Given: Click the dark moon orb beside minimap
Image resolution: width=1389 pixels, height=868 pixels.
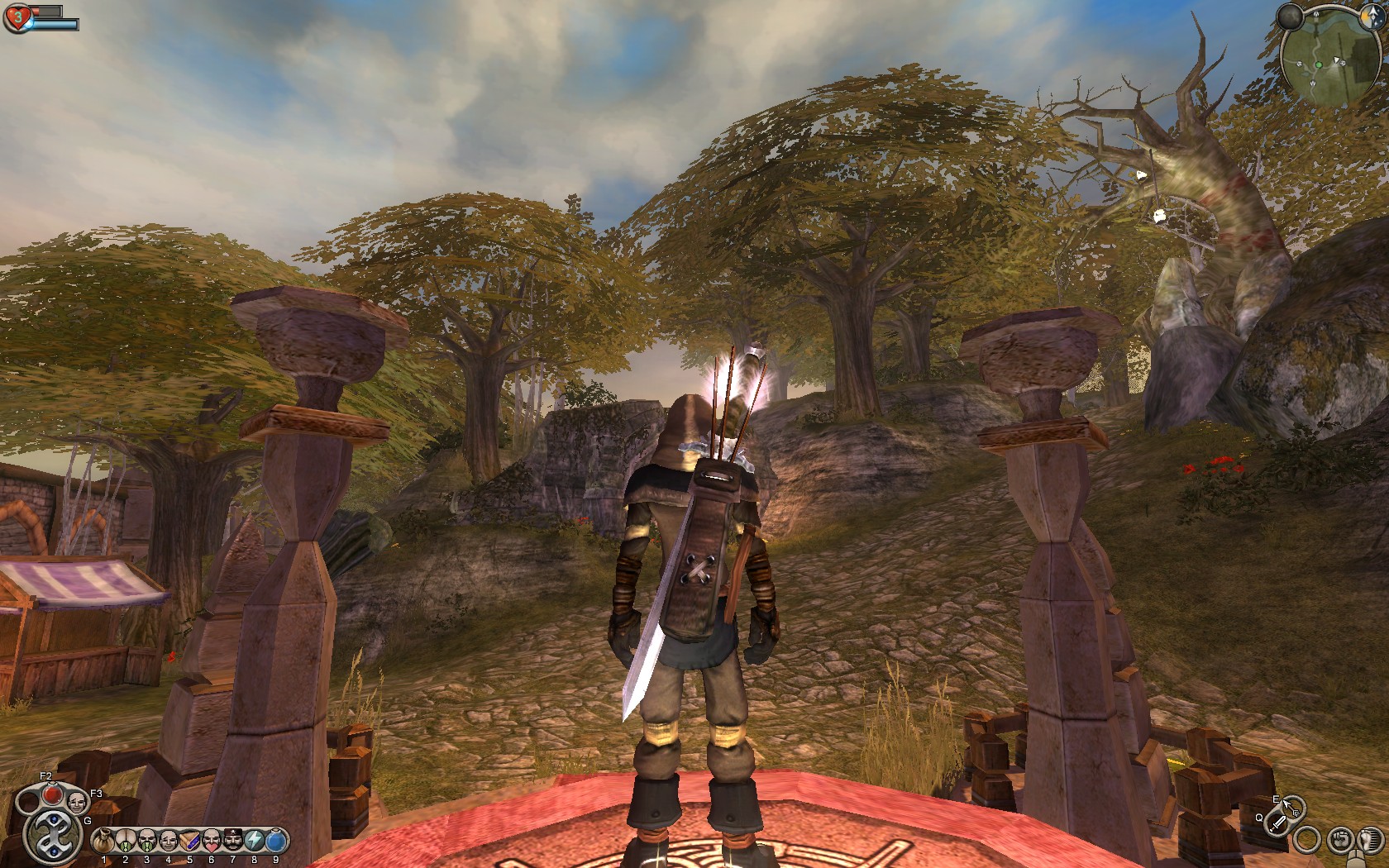Looking at the screenshot, I should (x=1289, y=17).
